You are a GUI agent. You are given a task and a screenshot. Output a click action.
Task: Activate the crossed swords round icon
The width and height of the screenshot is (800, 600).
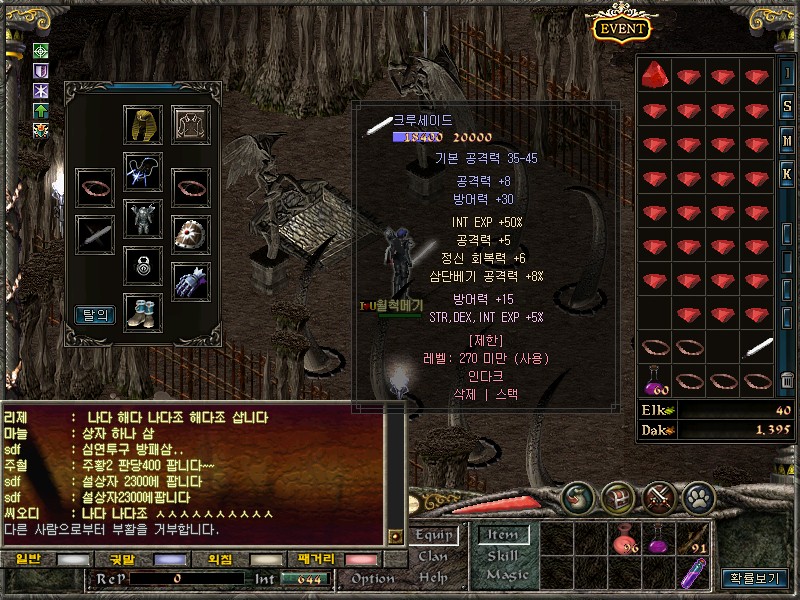point(659,495)
